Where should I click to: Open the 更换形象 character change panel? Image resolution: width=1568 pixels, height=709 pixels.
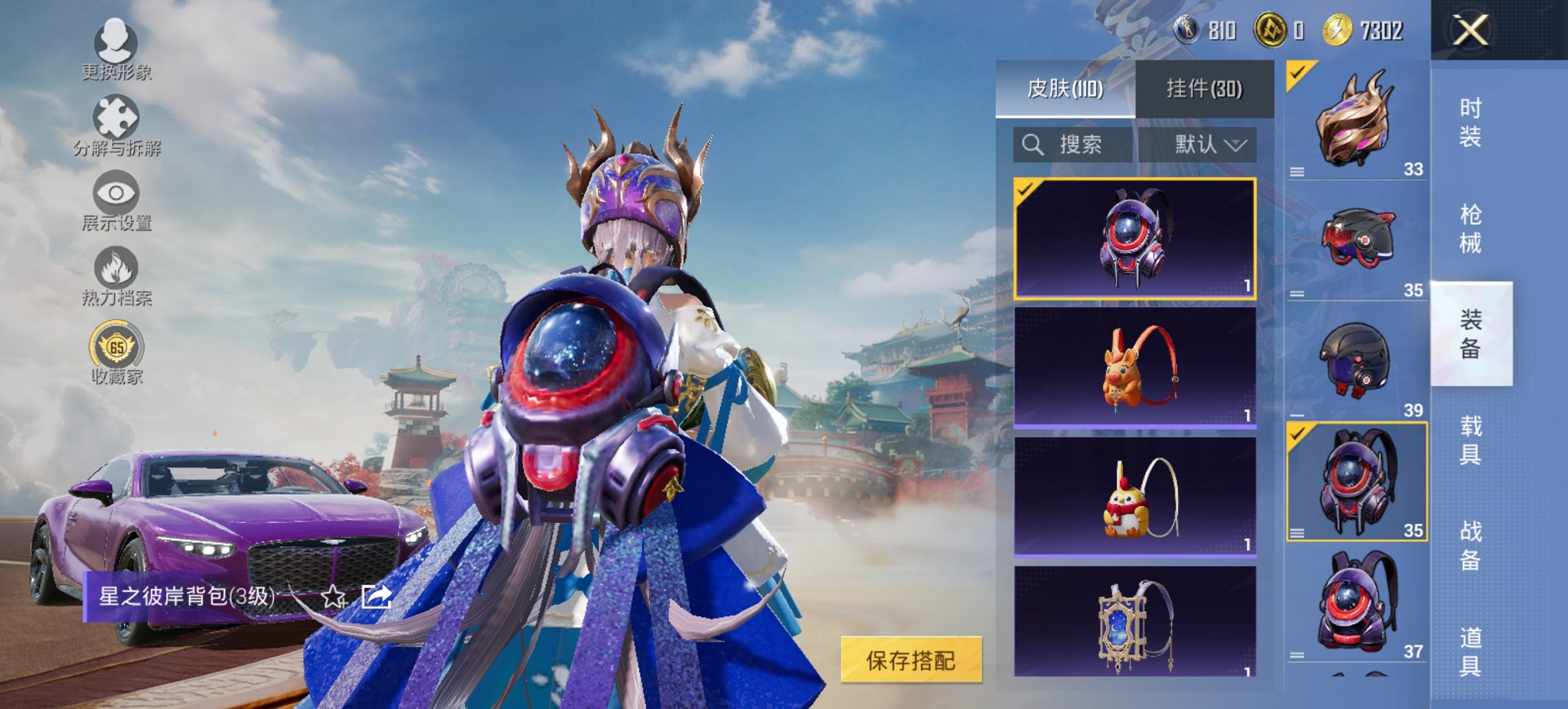(116, 53)
